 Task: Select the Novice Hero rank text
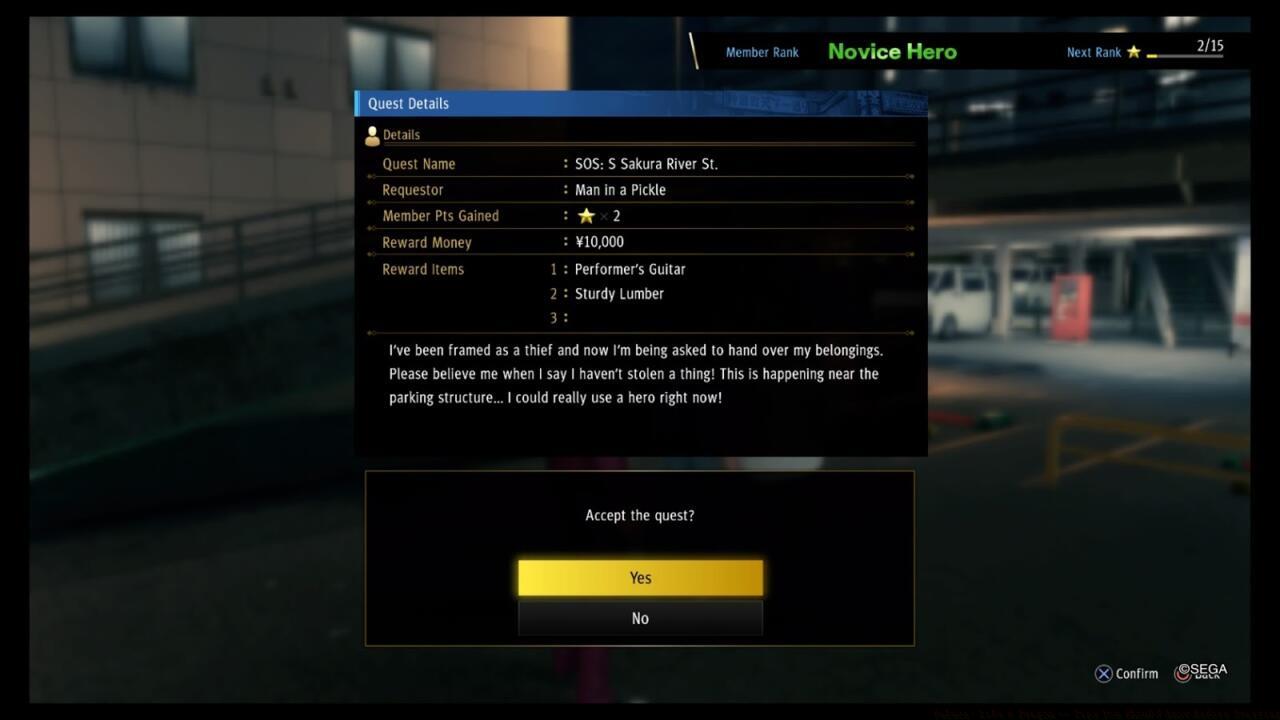click(x=891, y=51)
